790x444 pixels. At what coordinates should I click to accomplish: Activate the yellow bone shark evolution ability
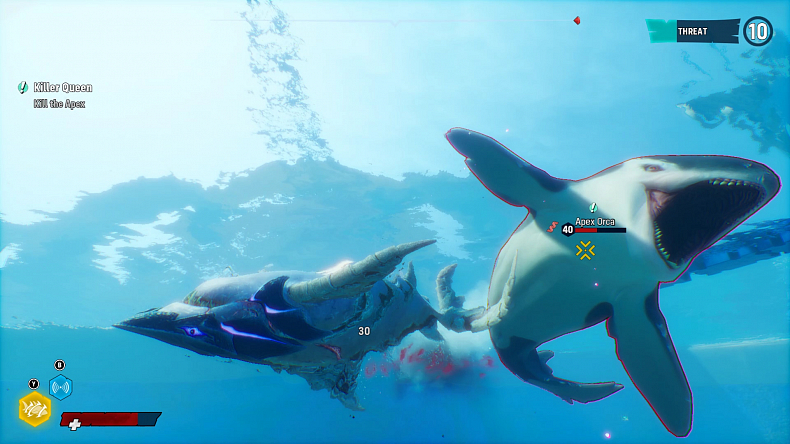(x=35, y=408)
